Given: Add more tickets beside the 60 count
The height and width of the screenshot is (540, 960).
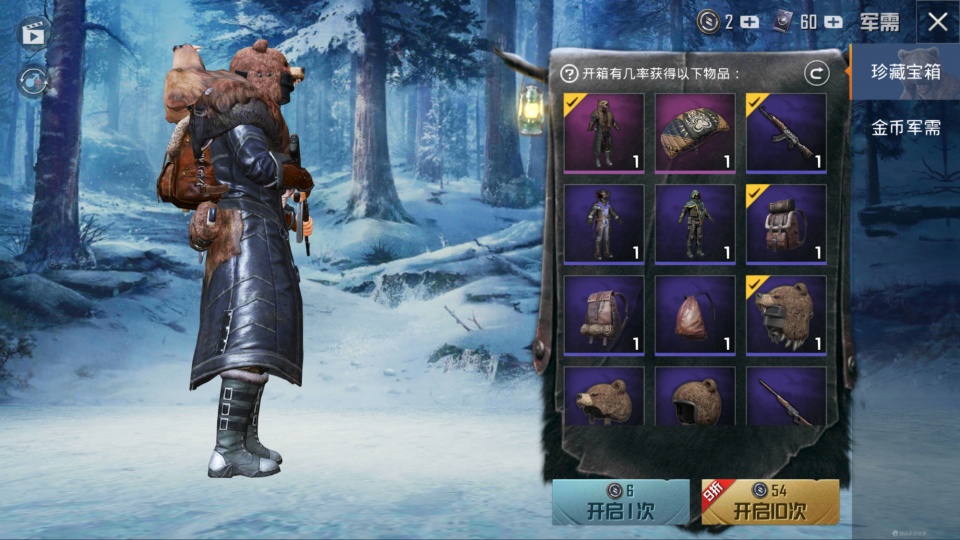Looking at the screenshot, I should tap(833, 22).
